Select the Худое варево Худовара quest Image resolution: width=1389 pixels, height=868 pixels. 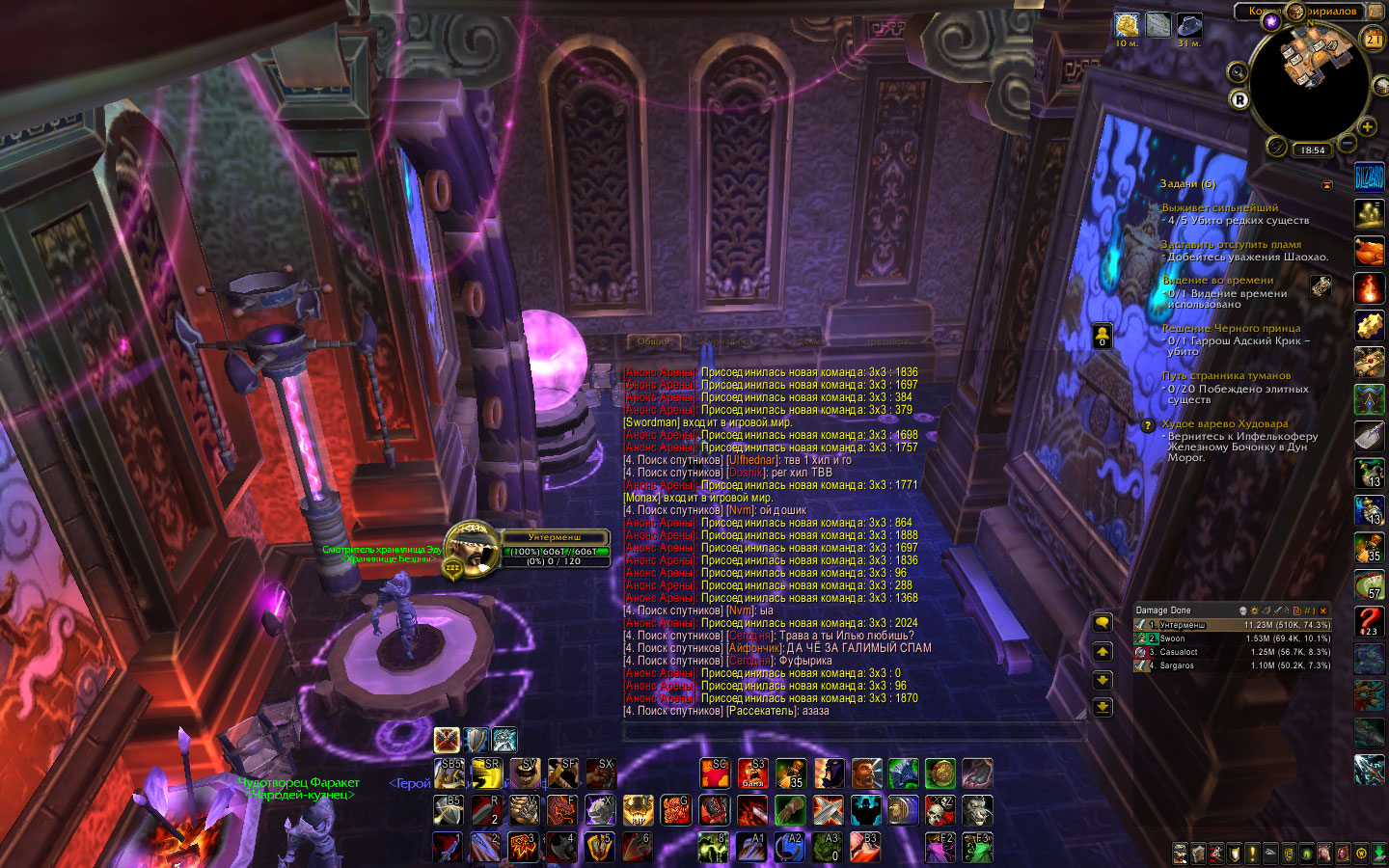tap(1224, 423)
